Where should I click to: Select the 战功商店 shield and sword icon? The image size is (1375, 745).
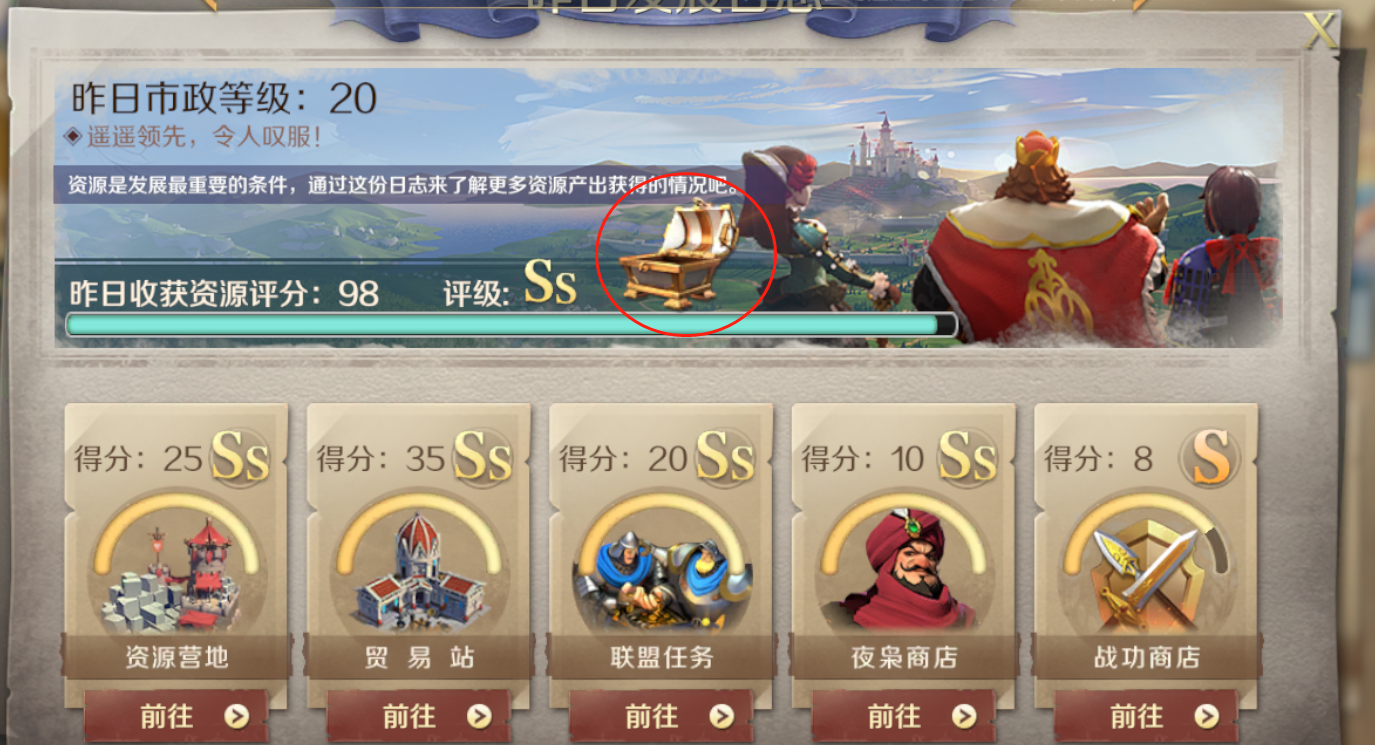point(1144,568)
